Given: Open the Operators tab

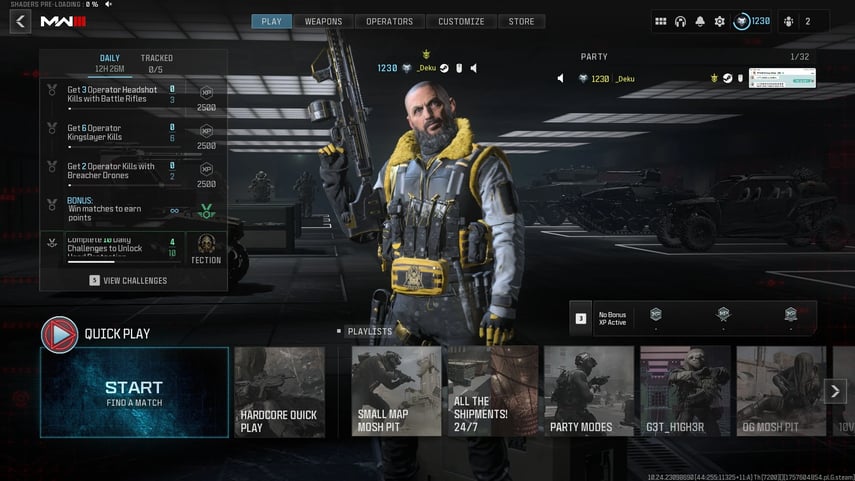Looking at the screenshot, I should 389,21.
